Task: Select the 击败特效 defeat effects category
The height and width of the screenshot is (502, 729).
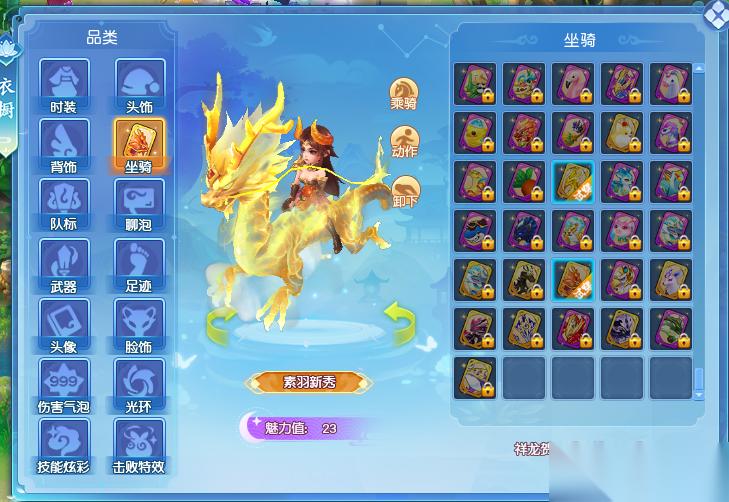Action: (x=139, y=445)
